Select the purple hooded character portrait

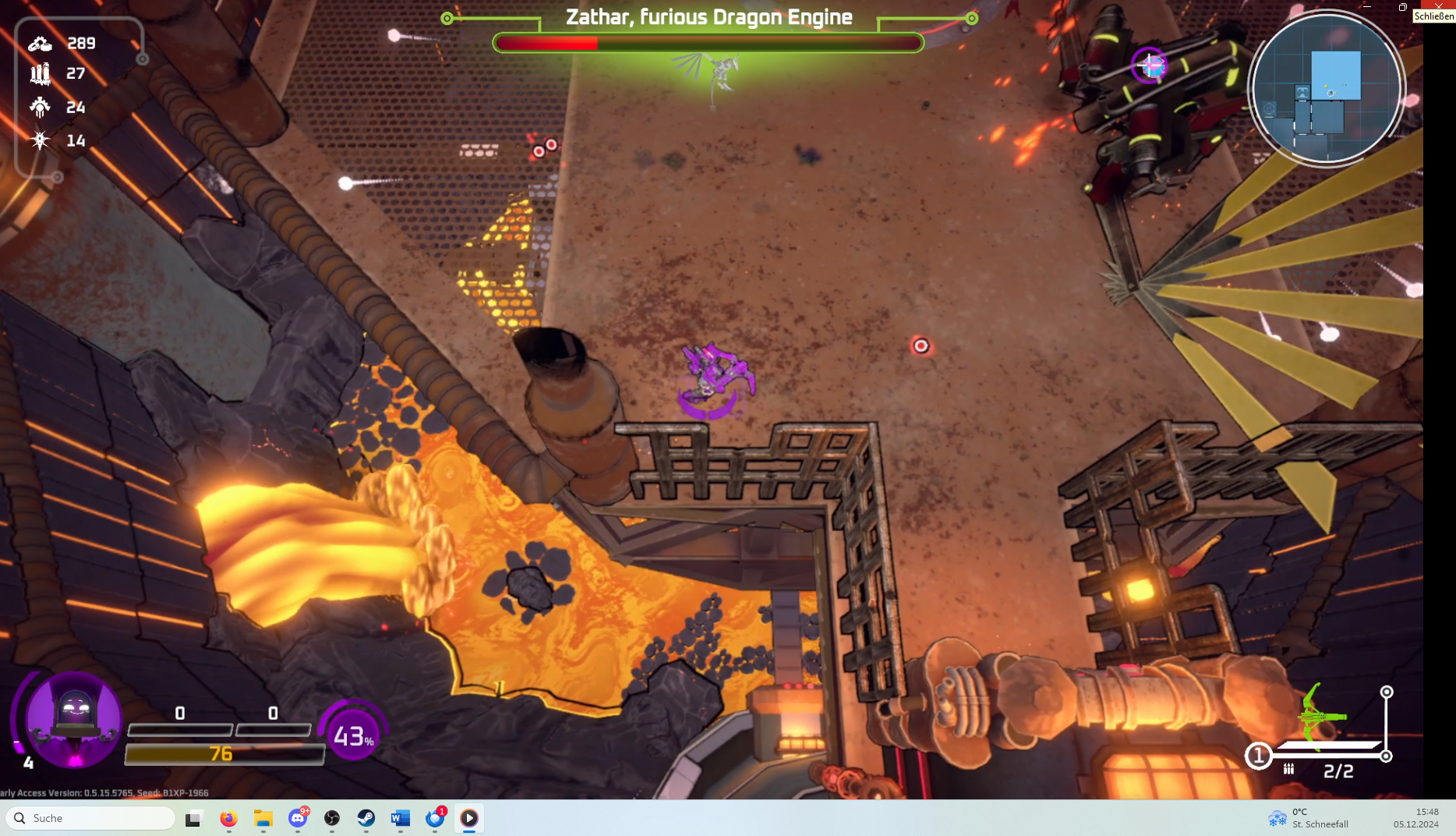point(73,717)
